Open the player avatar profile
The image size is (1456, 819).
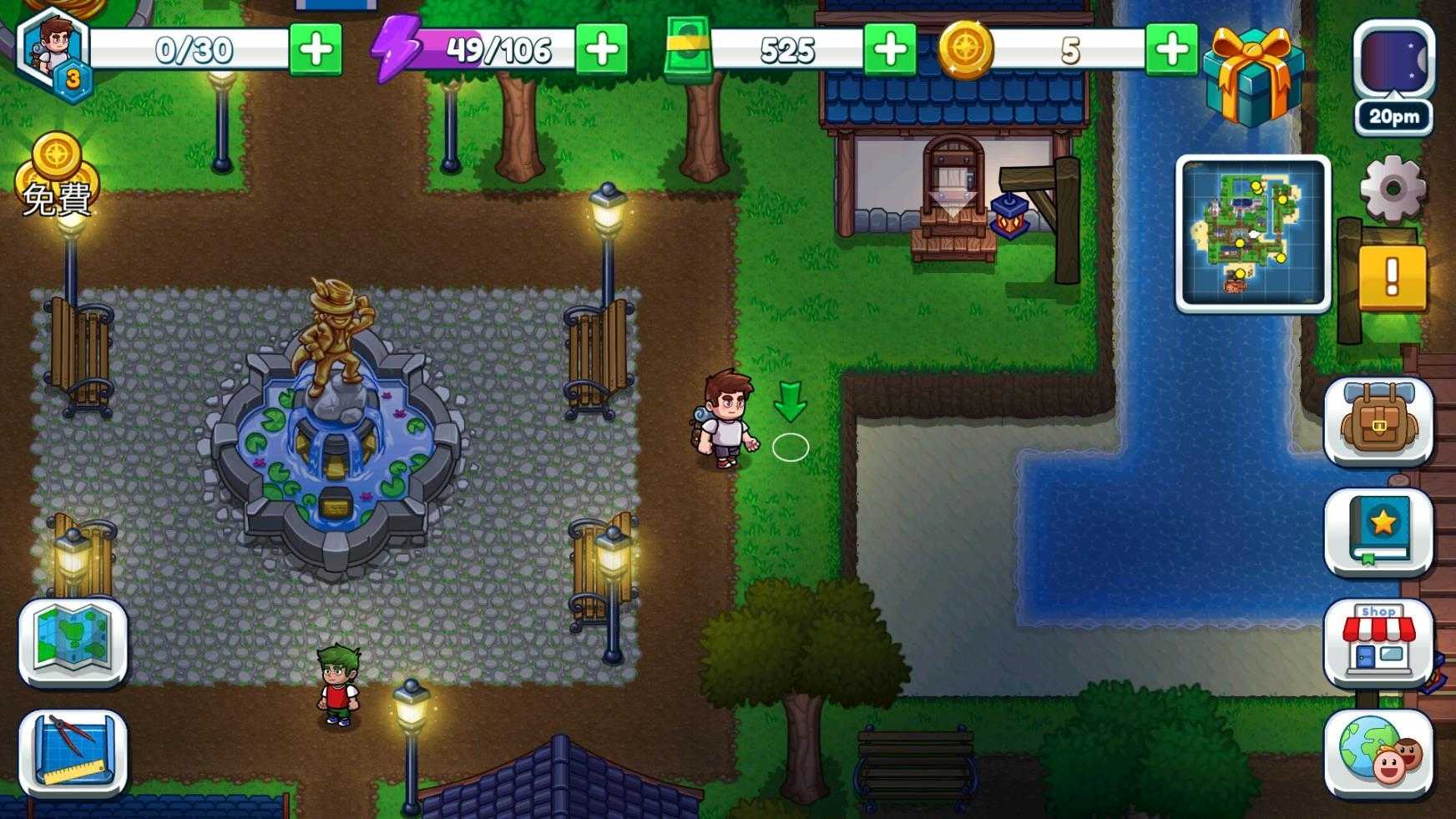point(54,52)
